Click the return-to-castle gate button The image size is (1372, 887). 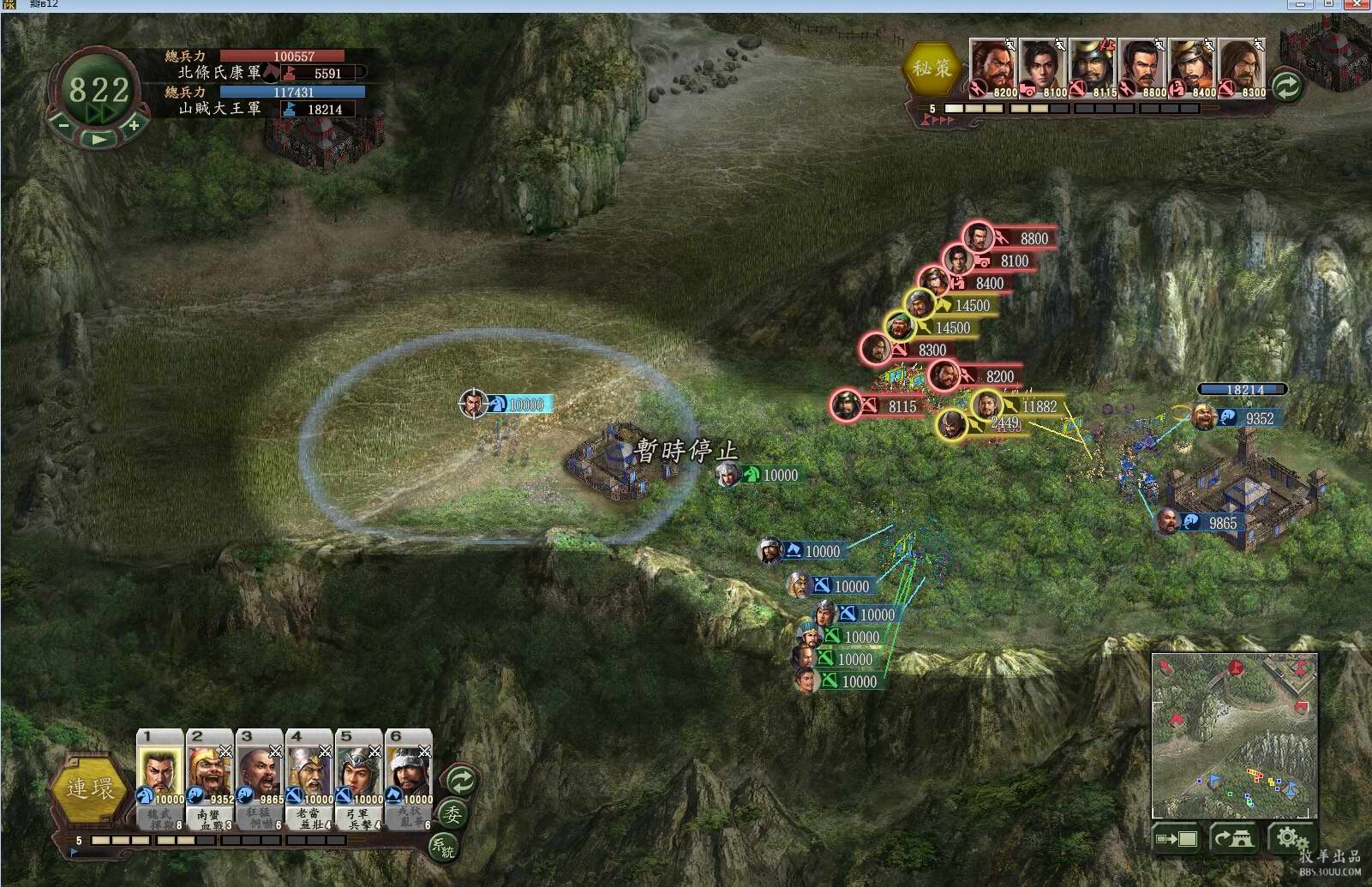pyautogui.click(x=1233, y=839)
